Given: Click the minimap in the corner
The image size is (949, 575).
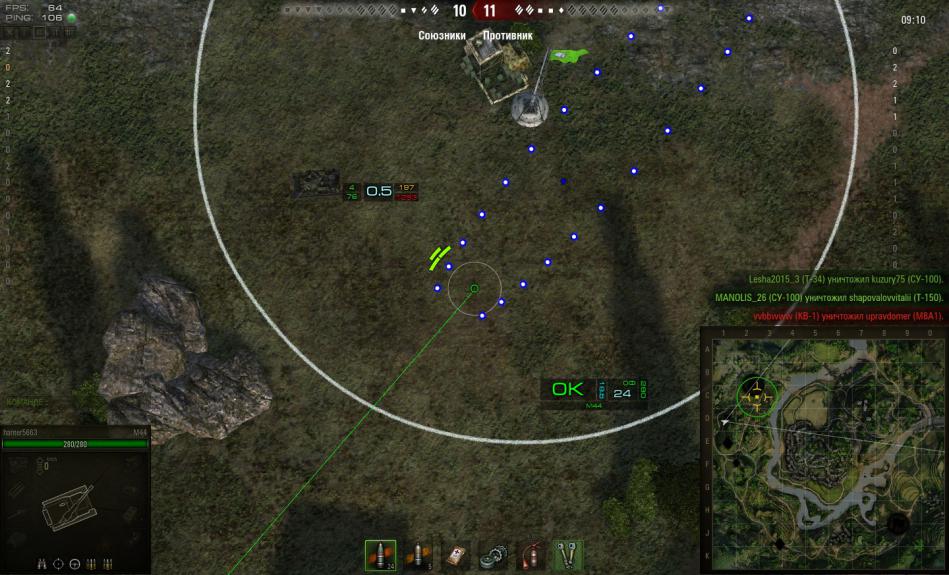Looking at the screenshot, I should (823, 449).
